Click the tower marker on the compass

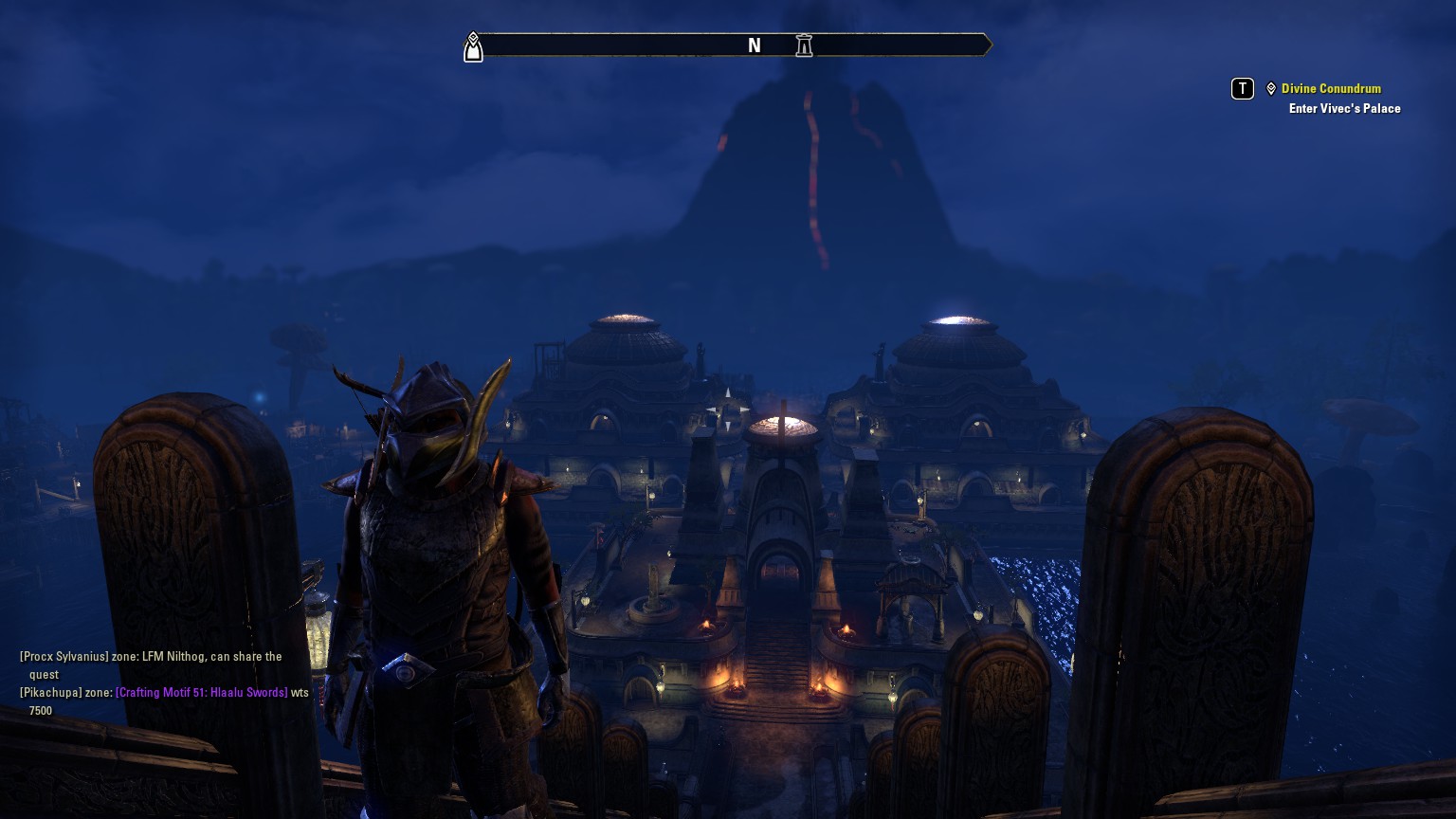coord(804,45)
